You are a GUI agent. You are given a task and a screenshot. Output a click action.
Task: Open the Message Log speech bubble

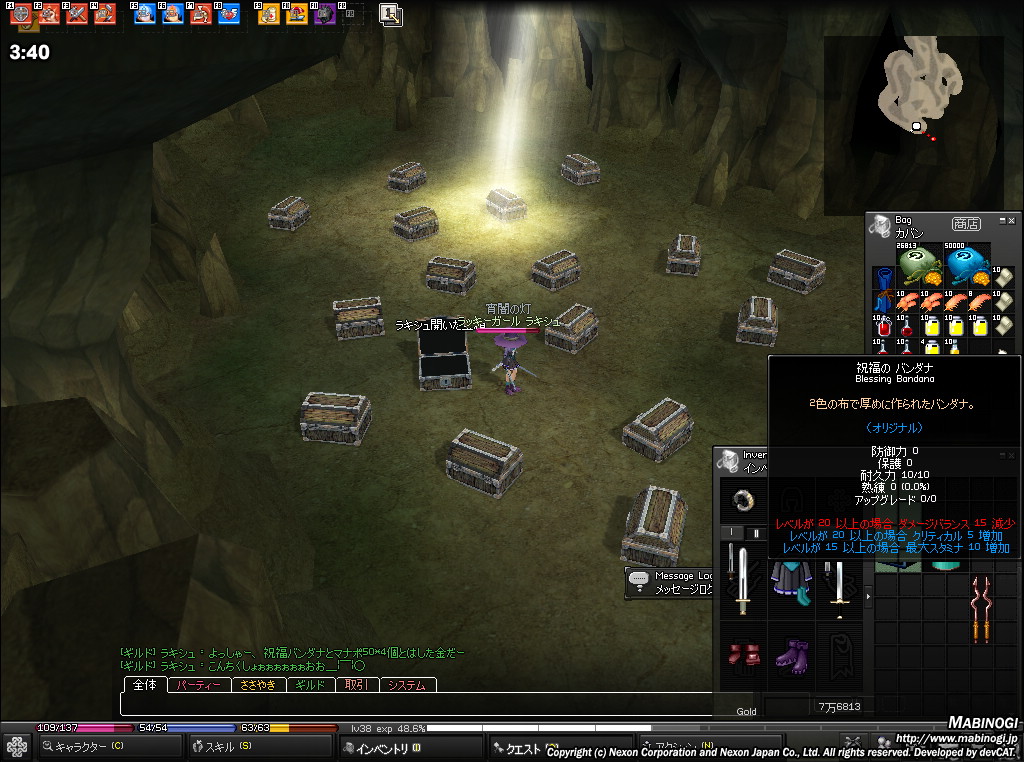[x=638, y=581]
